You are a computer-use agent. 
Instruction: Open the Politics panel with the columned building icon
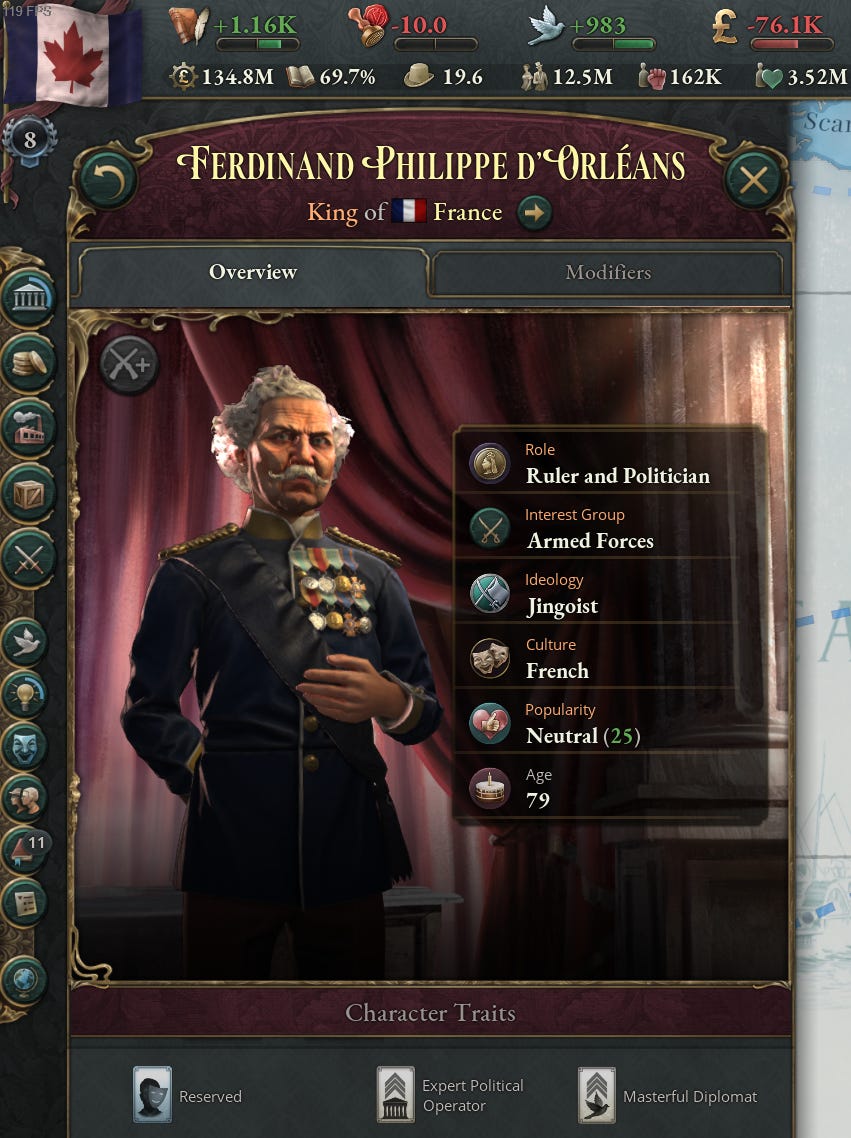(29, 297)
